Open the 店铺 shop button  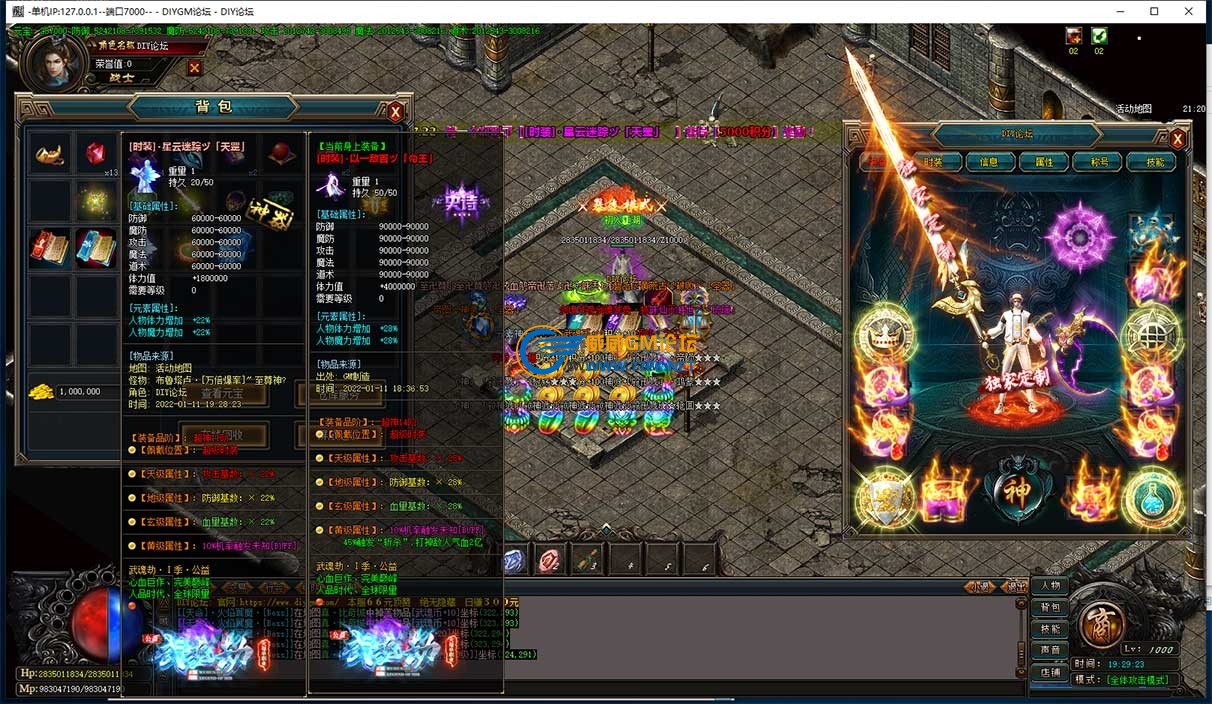tap(1050, 673)
